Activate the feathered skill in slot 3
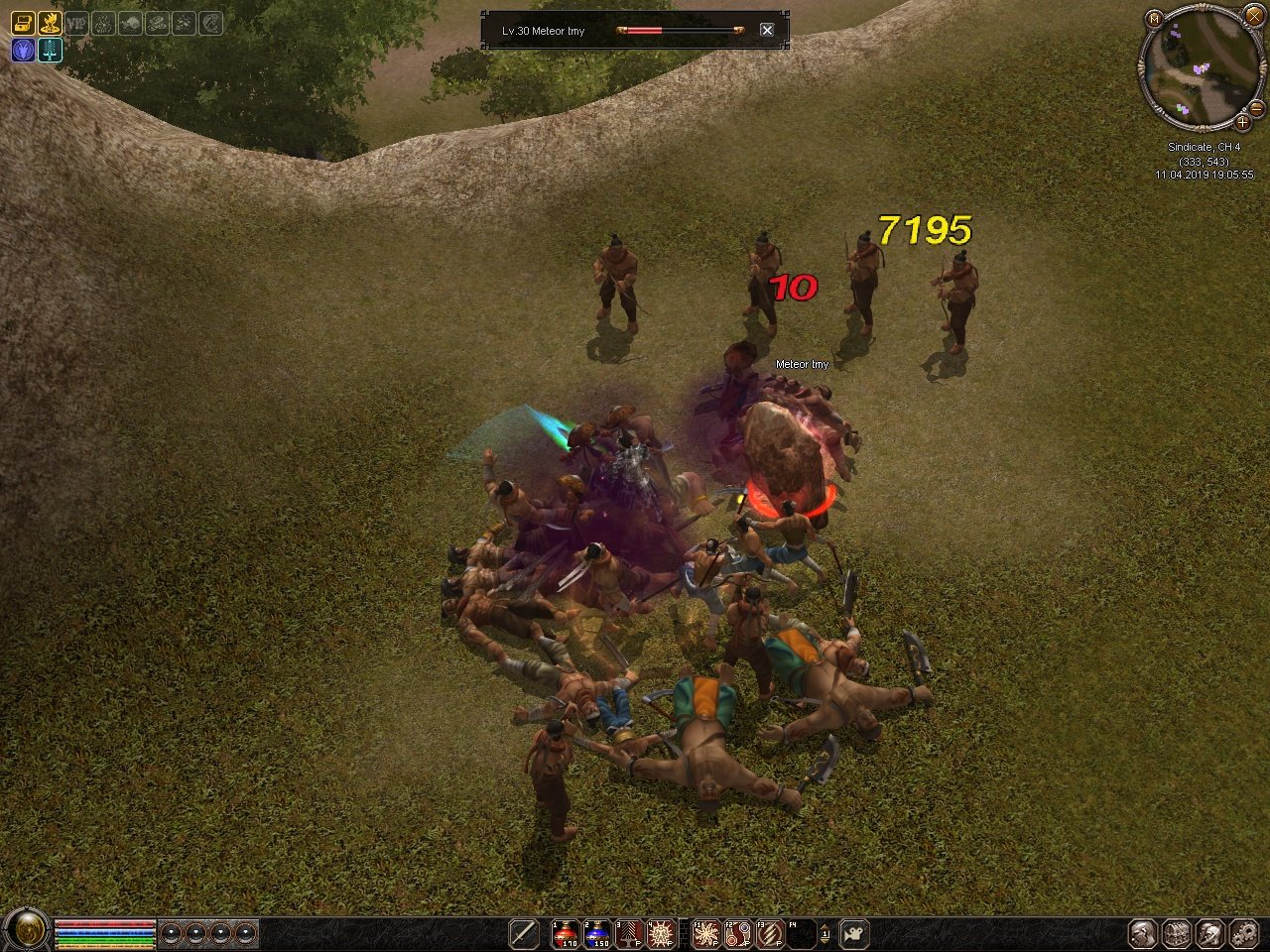The width and height of the screenshot is (1270, 952). click(x=629, y=933)
